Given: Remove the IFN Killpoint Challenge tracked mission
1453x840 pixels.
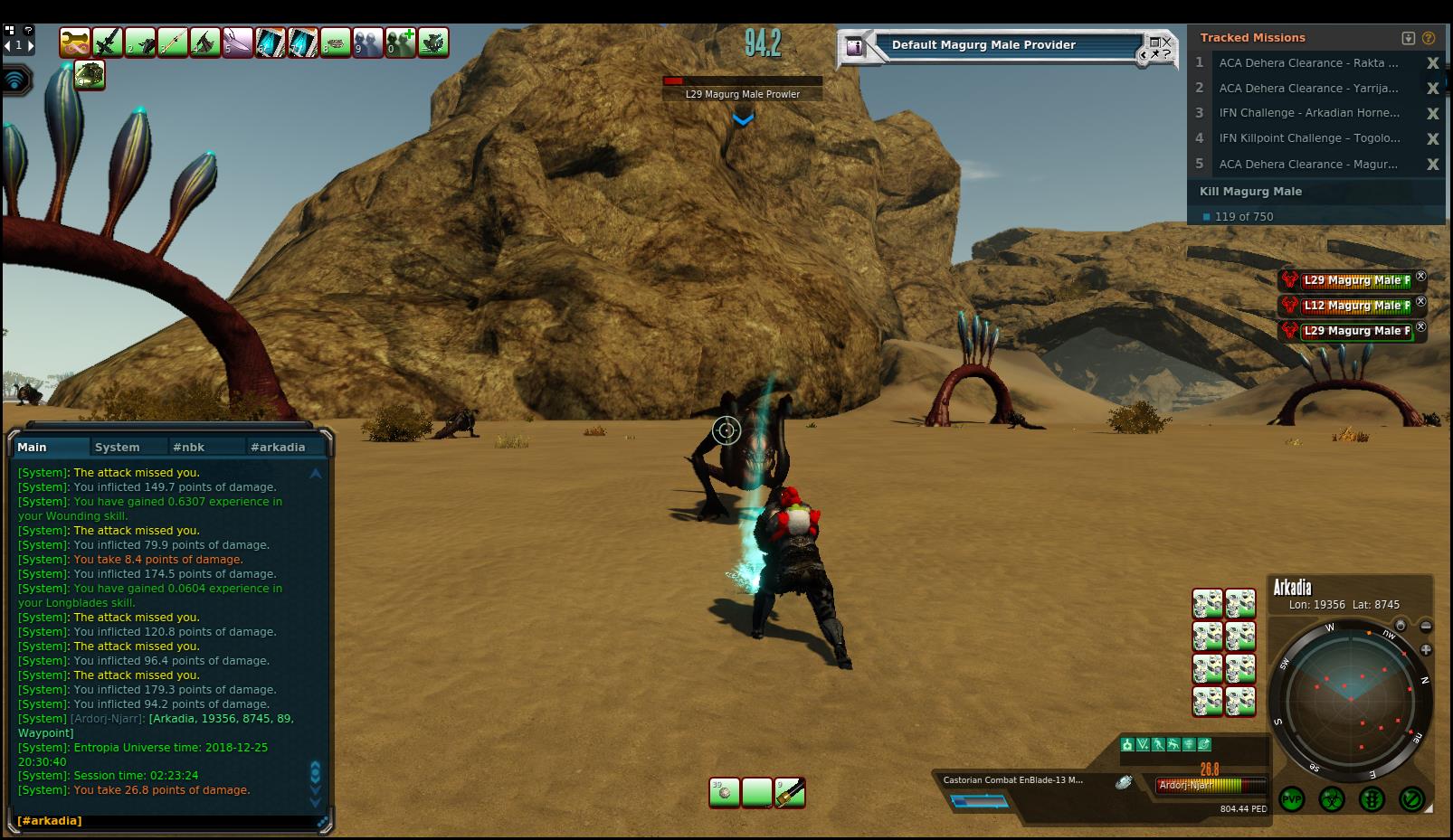Looking at the screenshot, I should pyautogui.click(x=1432, y=138).
